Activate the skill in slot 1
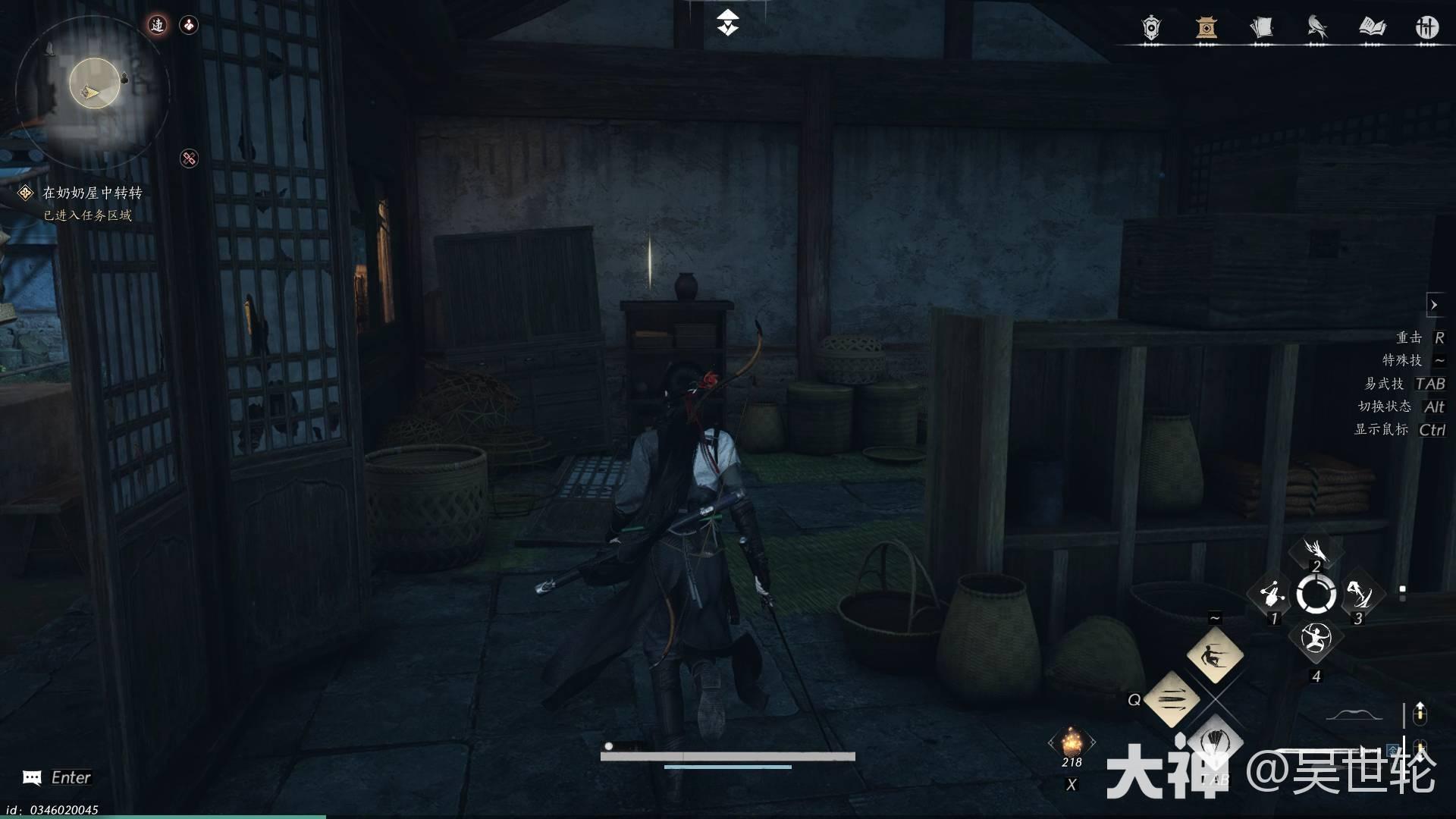This screenshot has width=1456, height=819. [1272, 595]
